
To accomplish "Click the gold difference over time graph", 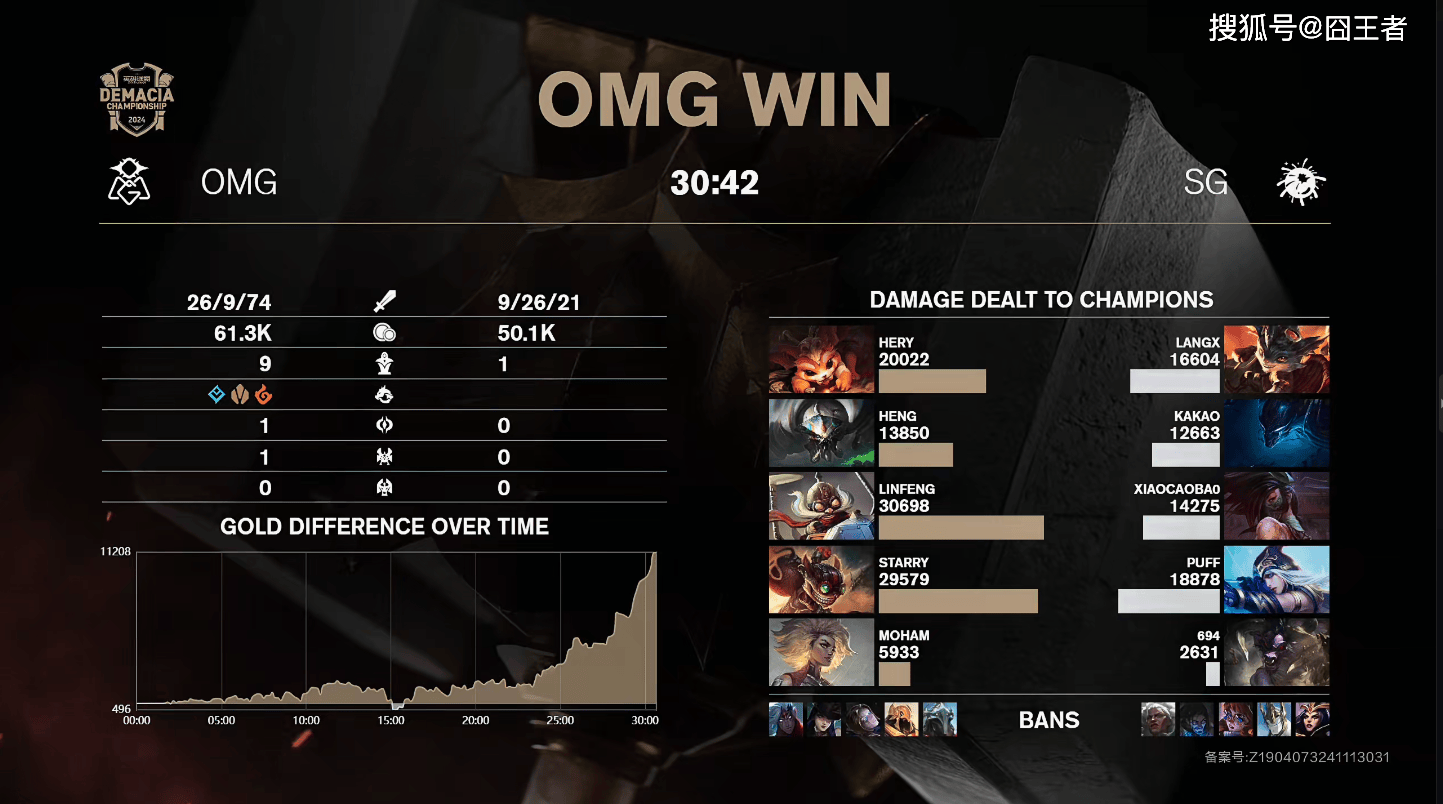I will (x=396, y=630).
